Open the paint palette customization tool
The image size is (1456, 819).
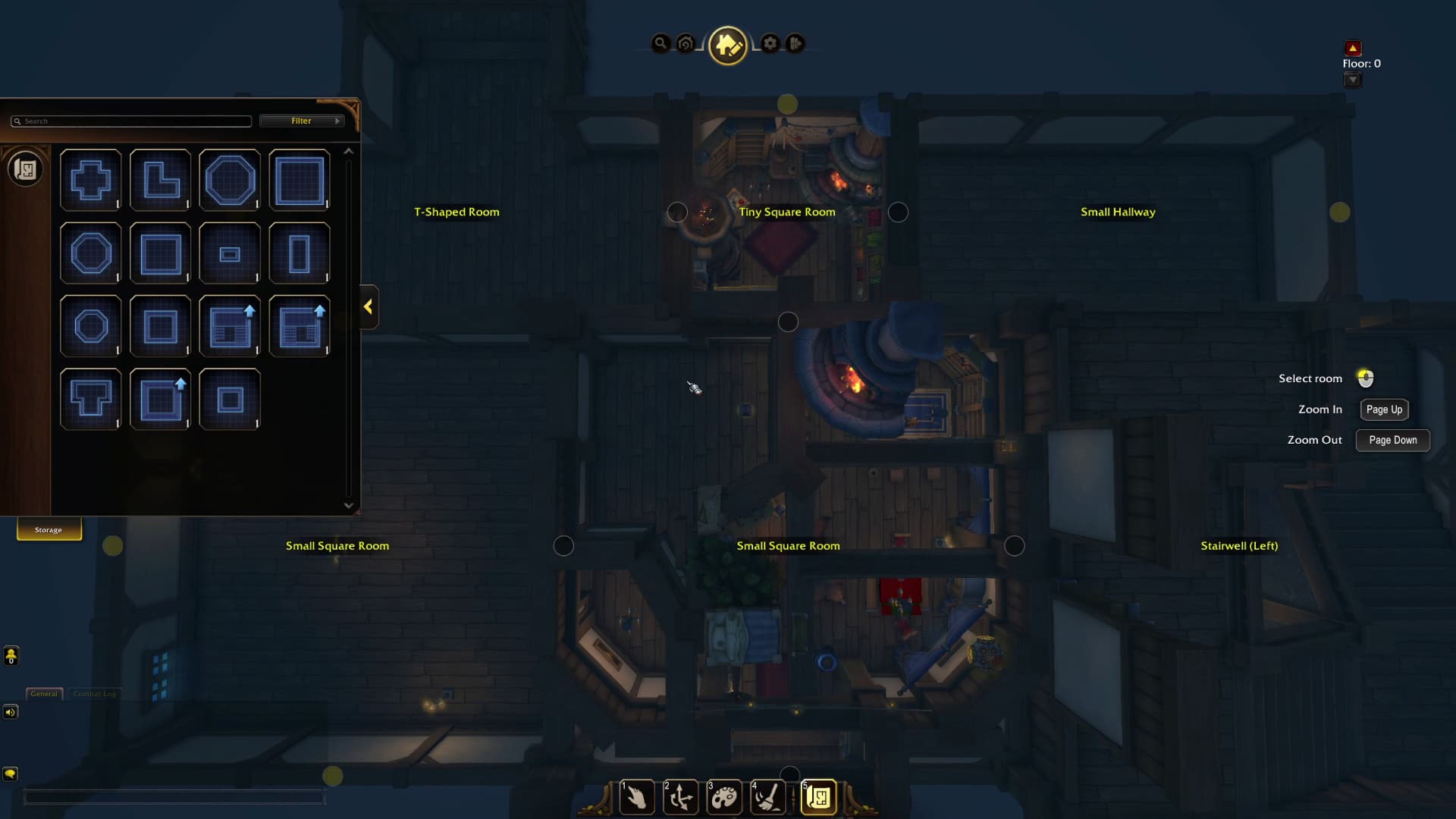point(724,798)
